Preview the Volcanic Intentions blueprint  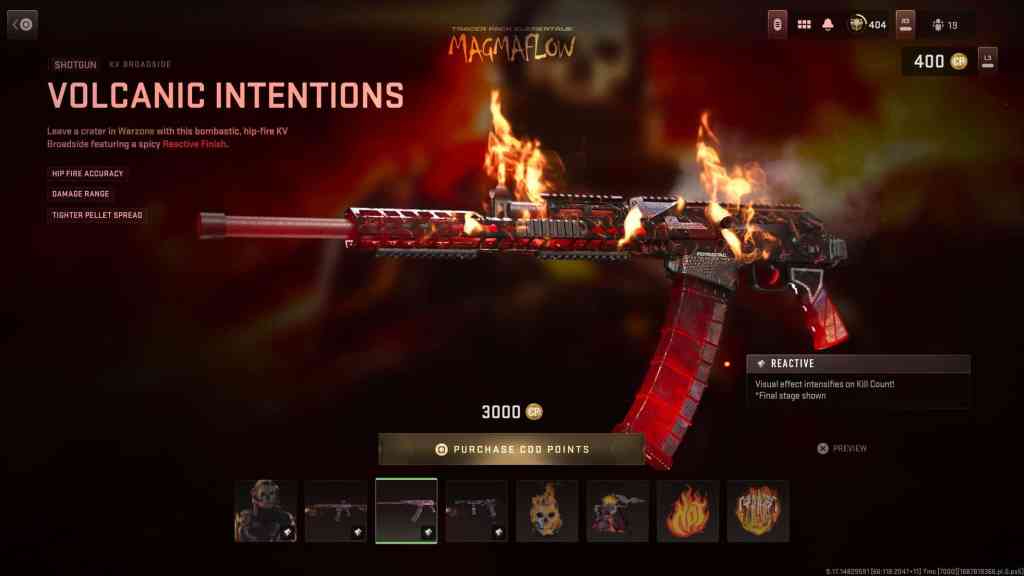click(842, 449)
